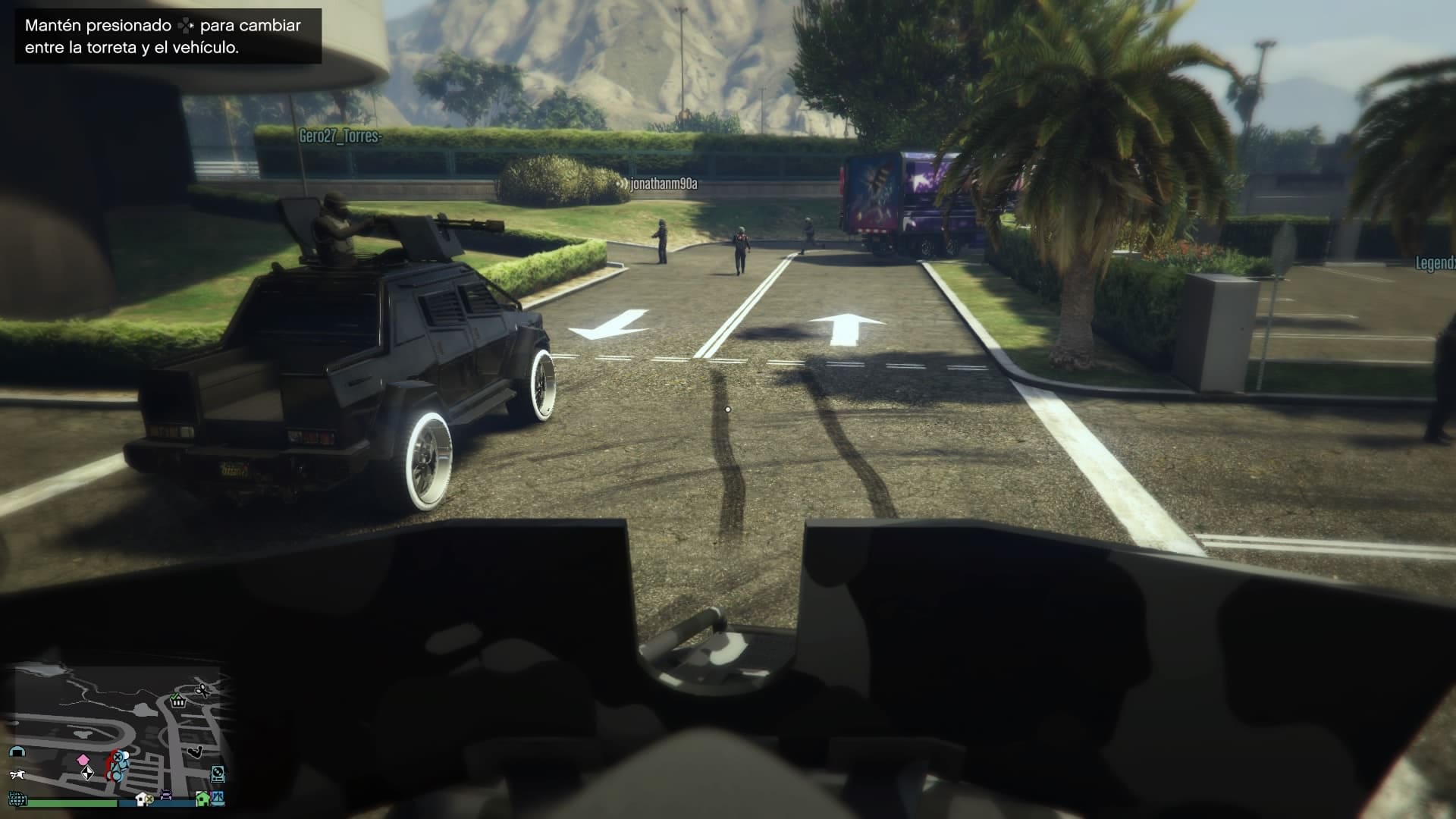Viewport: 1456px width, 819px height.
Task: Click the green house property blip
Action: click(x=202, y=798)
